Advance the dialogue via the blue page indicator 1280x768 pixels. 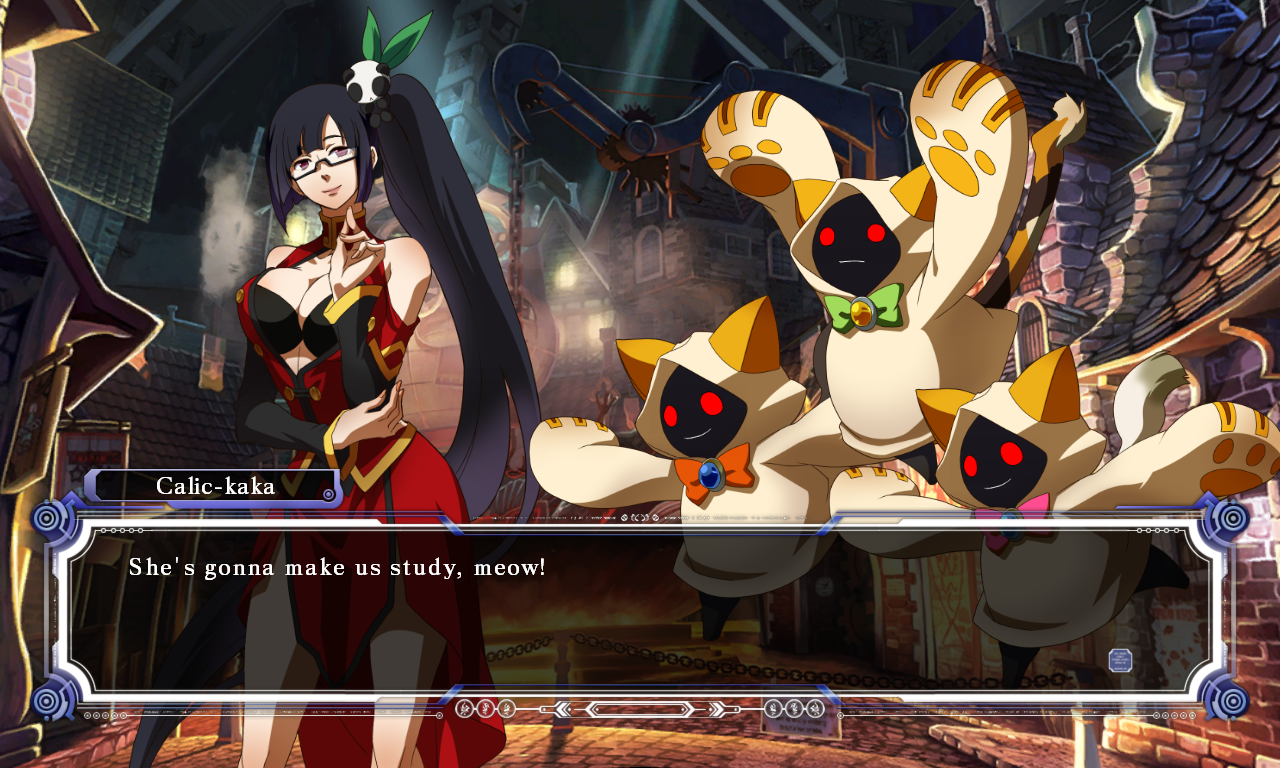click(1120, 660)
